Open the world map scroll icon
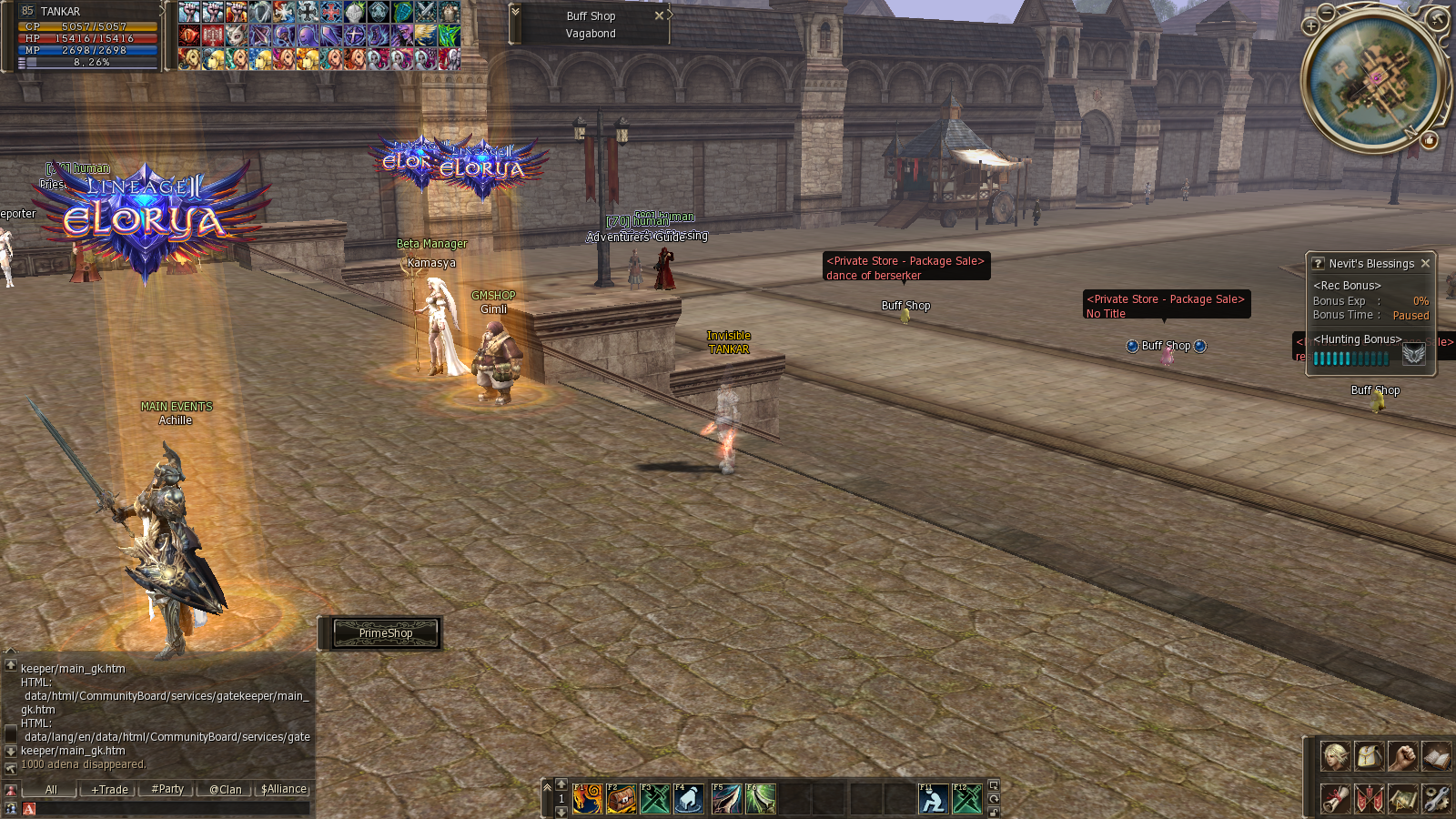 pyautogui.click(x=1402, y=798)
